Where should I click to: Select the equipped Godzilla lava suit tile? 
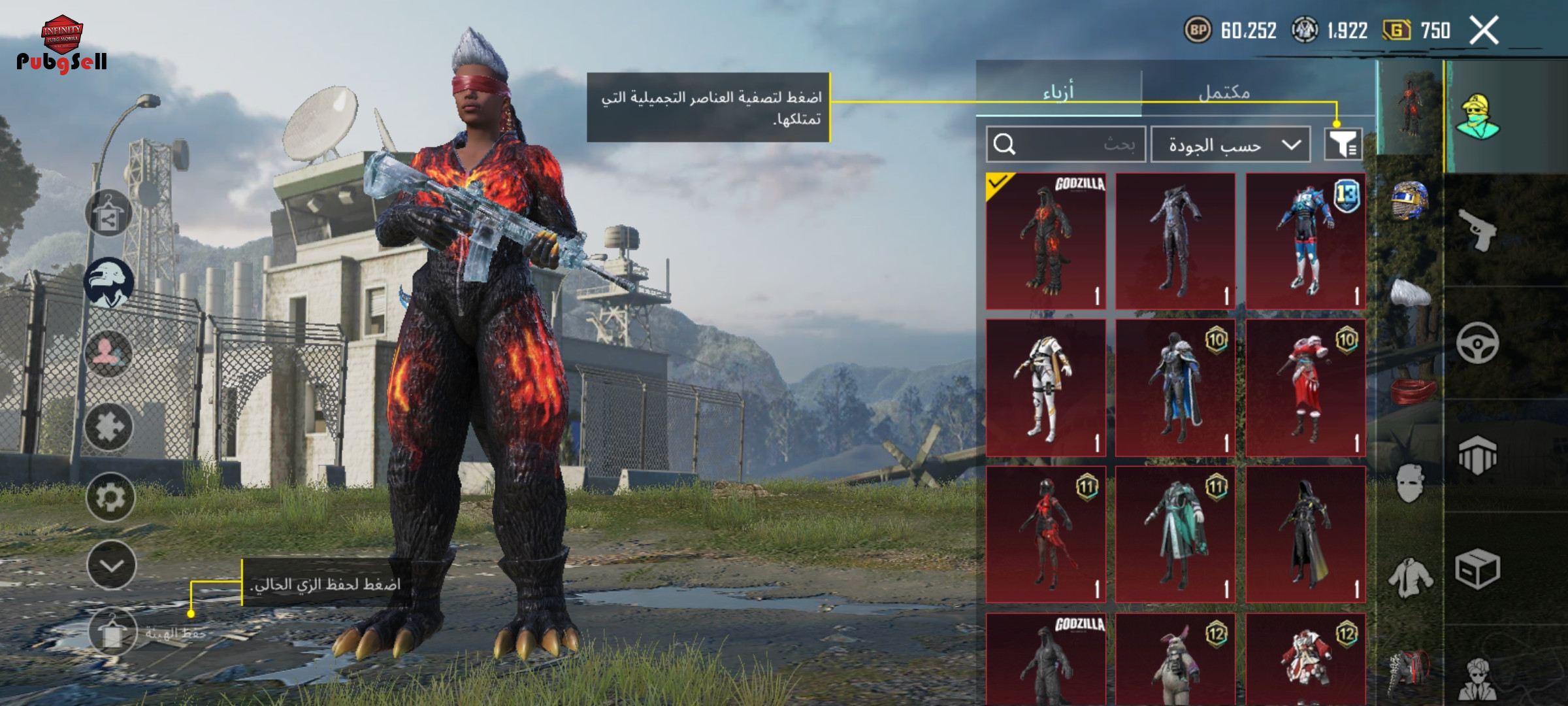click(x=1046, y=241)
